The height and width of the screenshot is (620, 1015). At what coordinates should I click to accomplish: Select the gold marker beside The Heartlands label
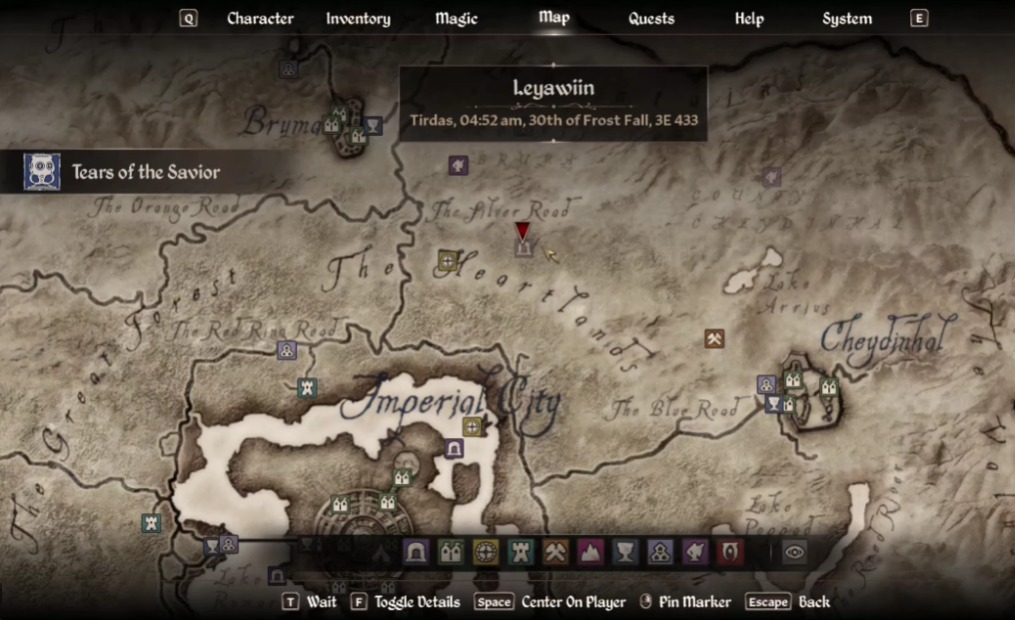[448, 261]
